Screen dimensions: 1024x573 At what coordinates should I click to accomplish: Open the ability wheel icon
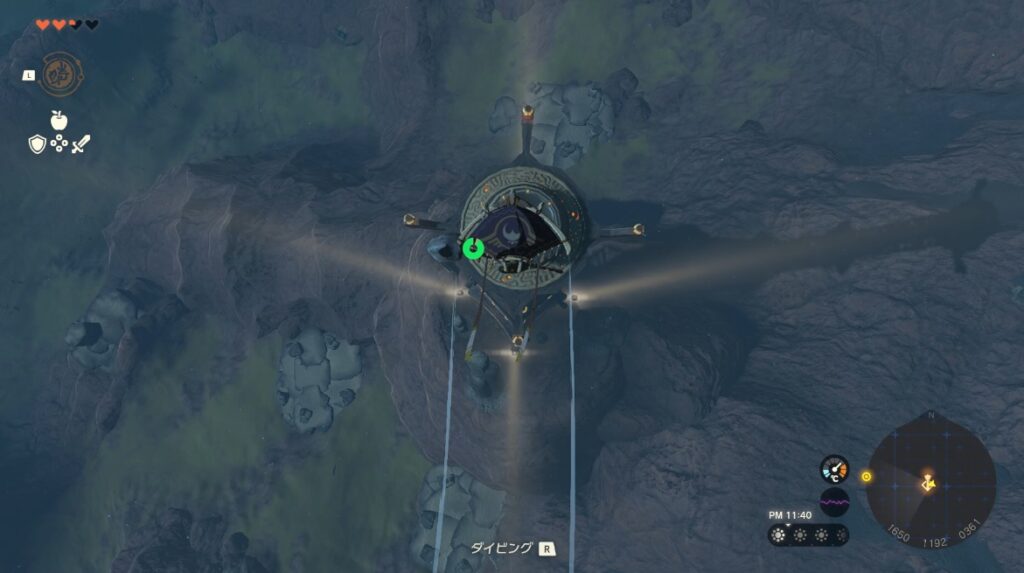[61, 73]
